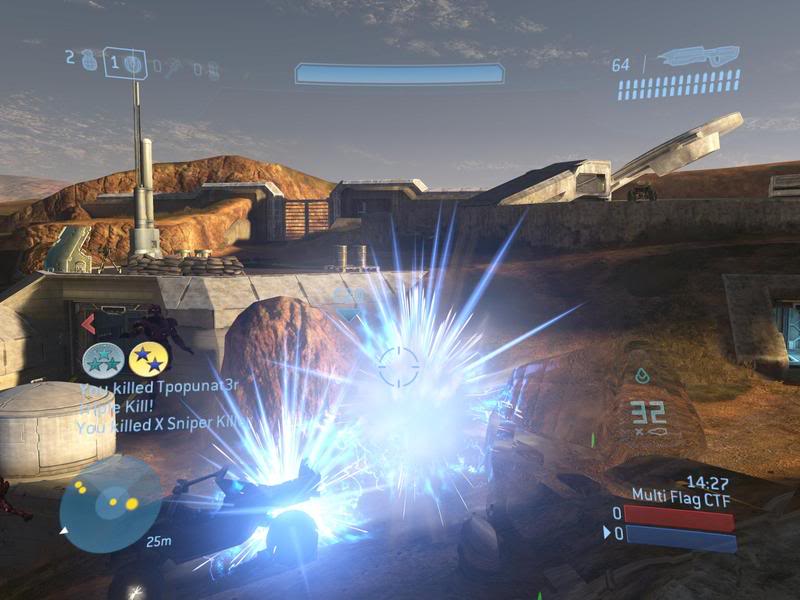800x600 pixels.
Task: Click the Triple Kill three-star medal
Action: point(103,360)
